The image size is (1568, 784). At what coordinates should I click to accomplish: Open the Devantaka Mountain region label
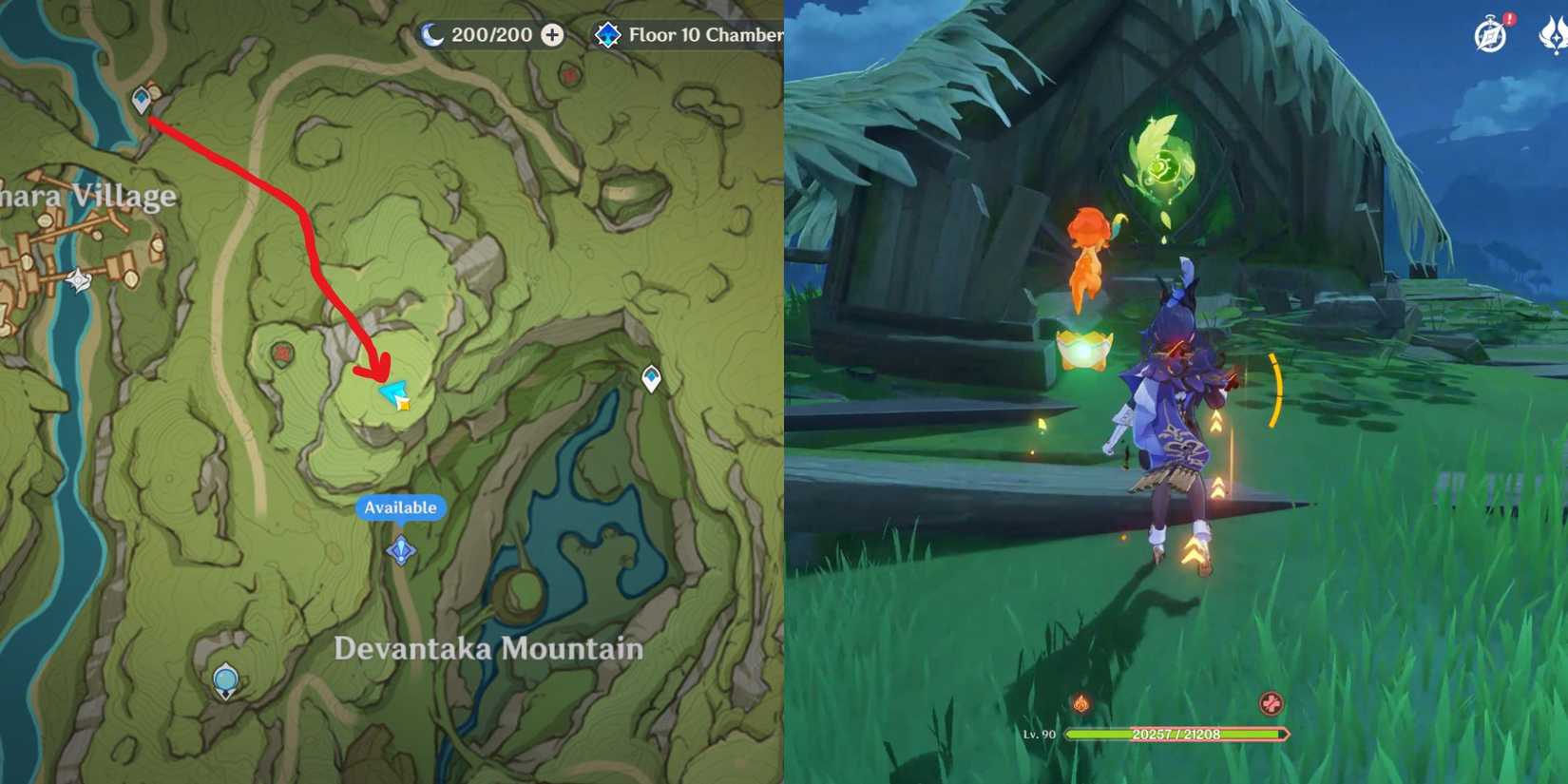coord(488,647)
